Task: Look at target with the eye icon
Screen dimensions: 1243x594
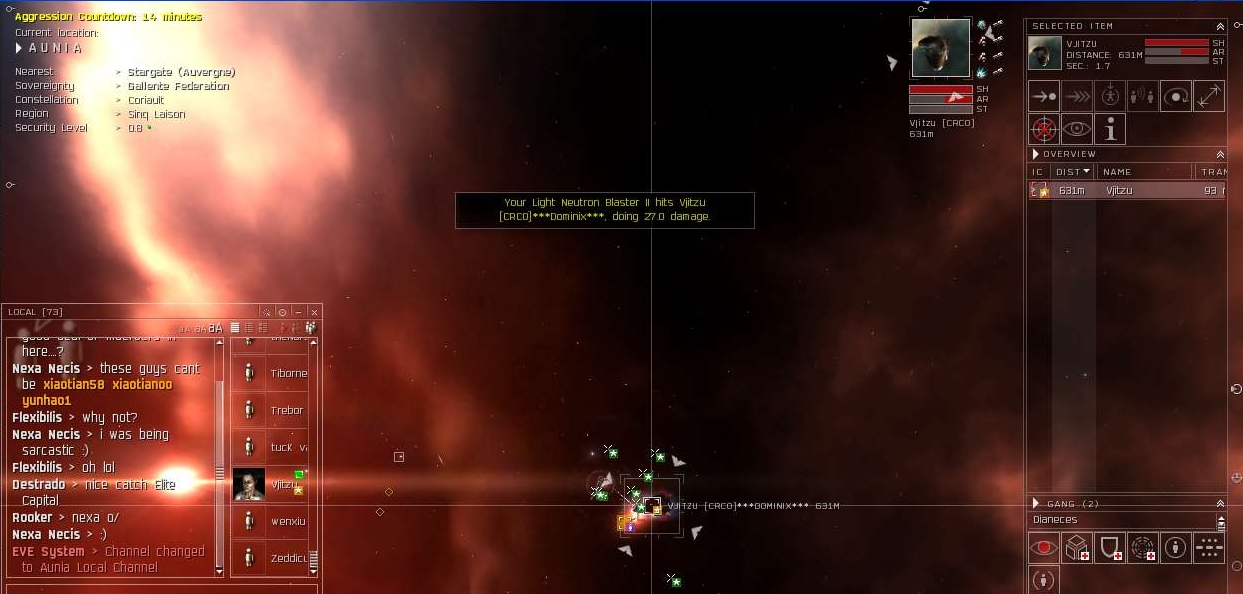Action: 1077,129
